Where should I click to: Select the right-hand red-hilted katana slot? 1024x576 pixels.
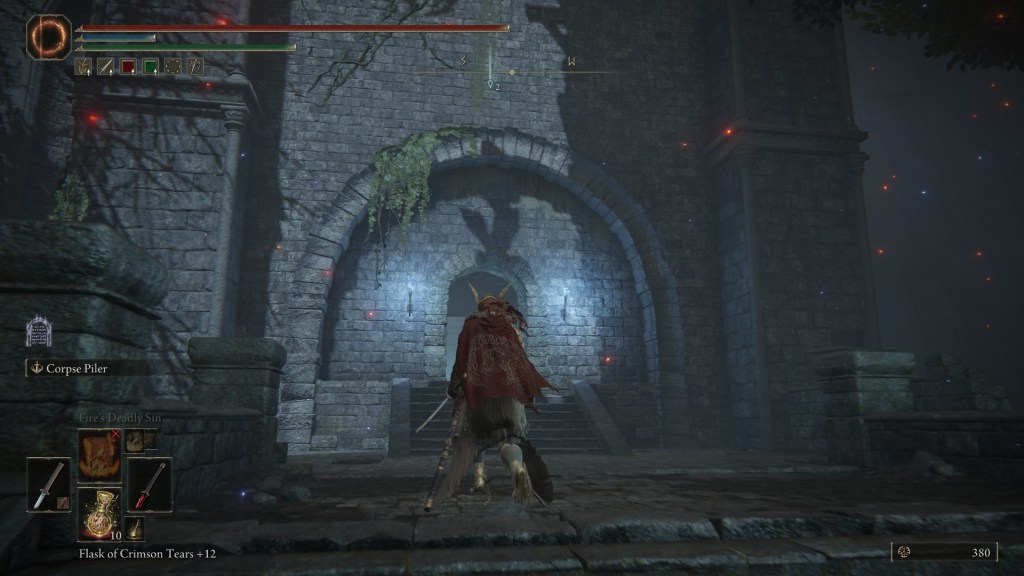pyautogui.click(x=149, y=484)
